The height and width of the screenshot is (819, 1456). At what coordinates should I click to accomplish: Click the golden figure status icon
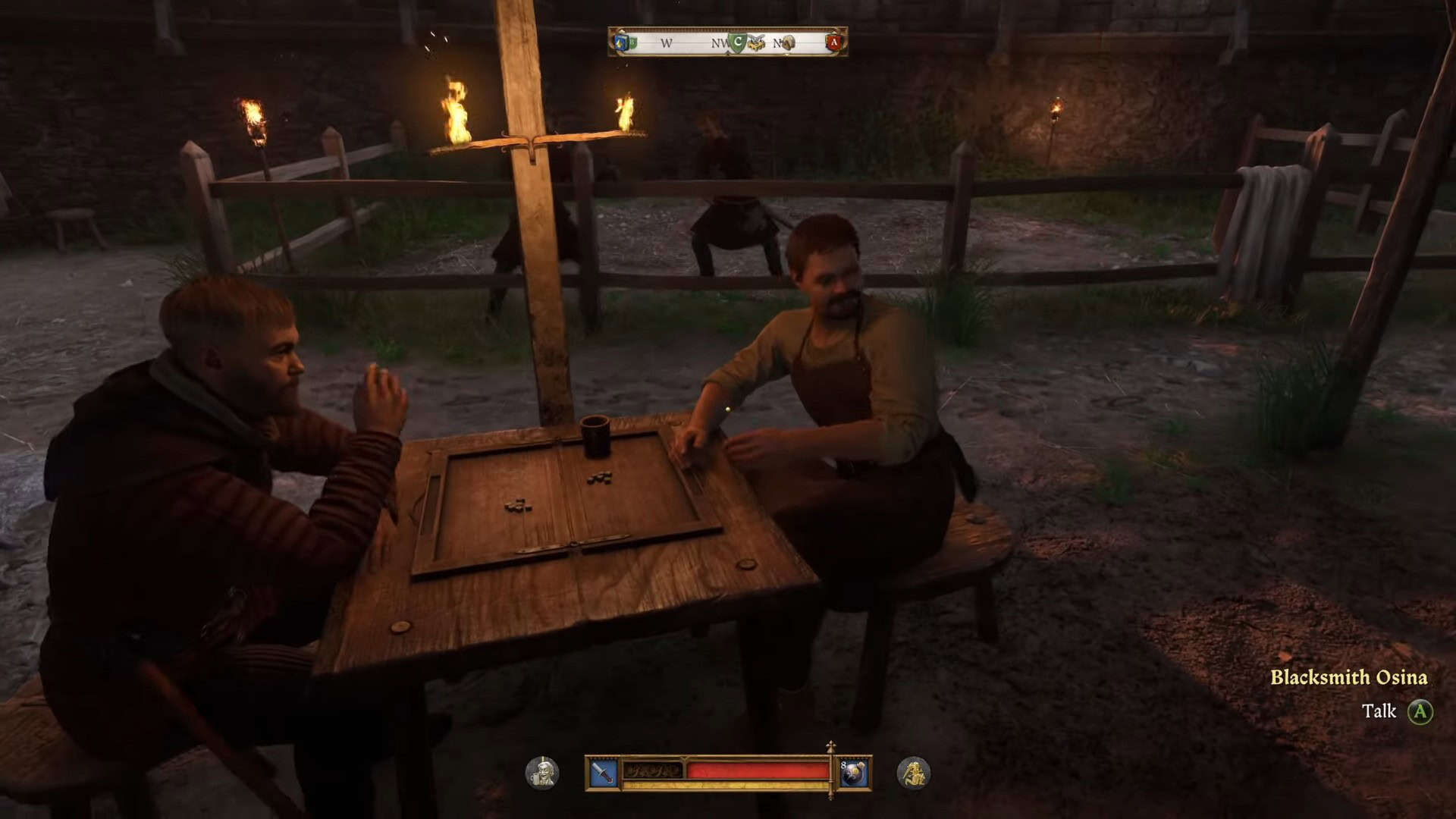pos(913,773)
